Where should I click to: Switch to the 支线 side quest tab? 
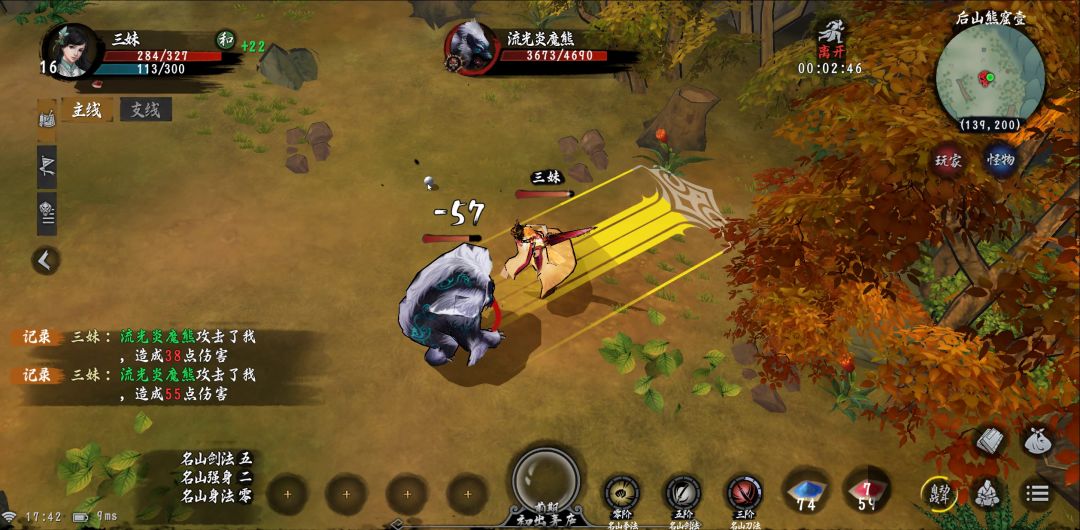(x=145, y=110)
